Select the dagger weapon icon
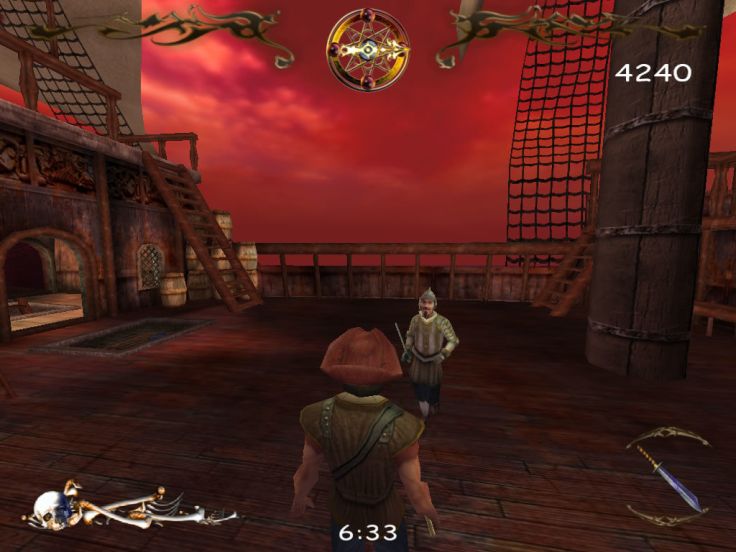 667,477
